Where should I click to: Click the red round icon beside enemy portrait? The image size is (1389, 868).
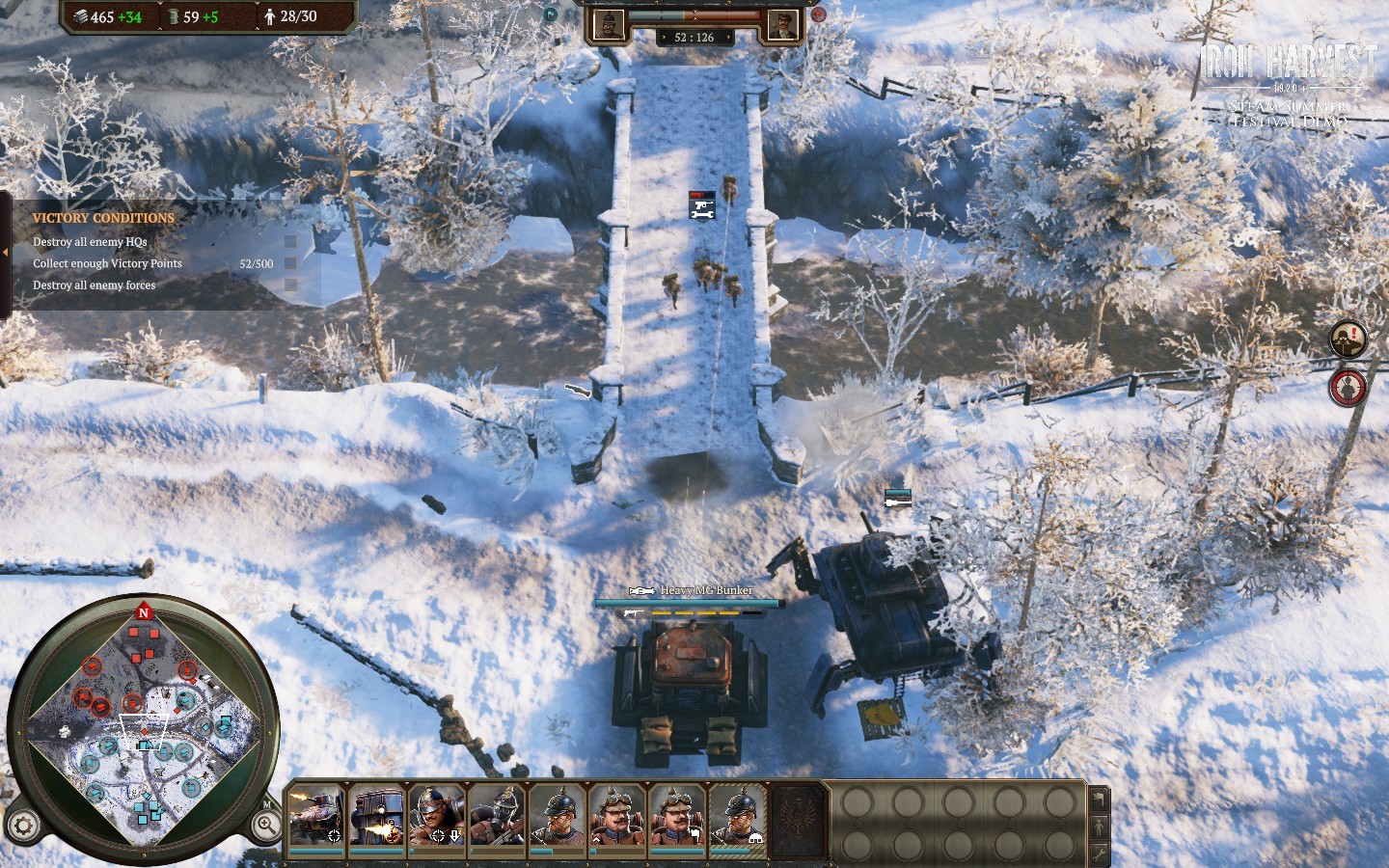[x=819, y=14]
